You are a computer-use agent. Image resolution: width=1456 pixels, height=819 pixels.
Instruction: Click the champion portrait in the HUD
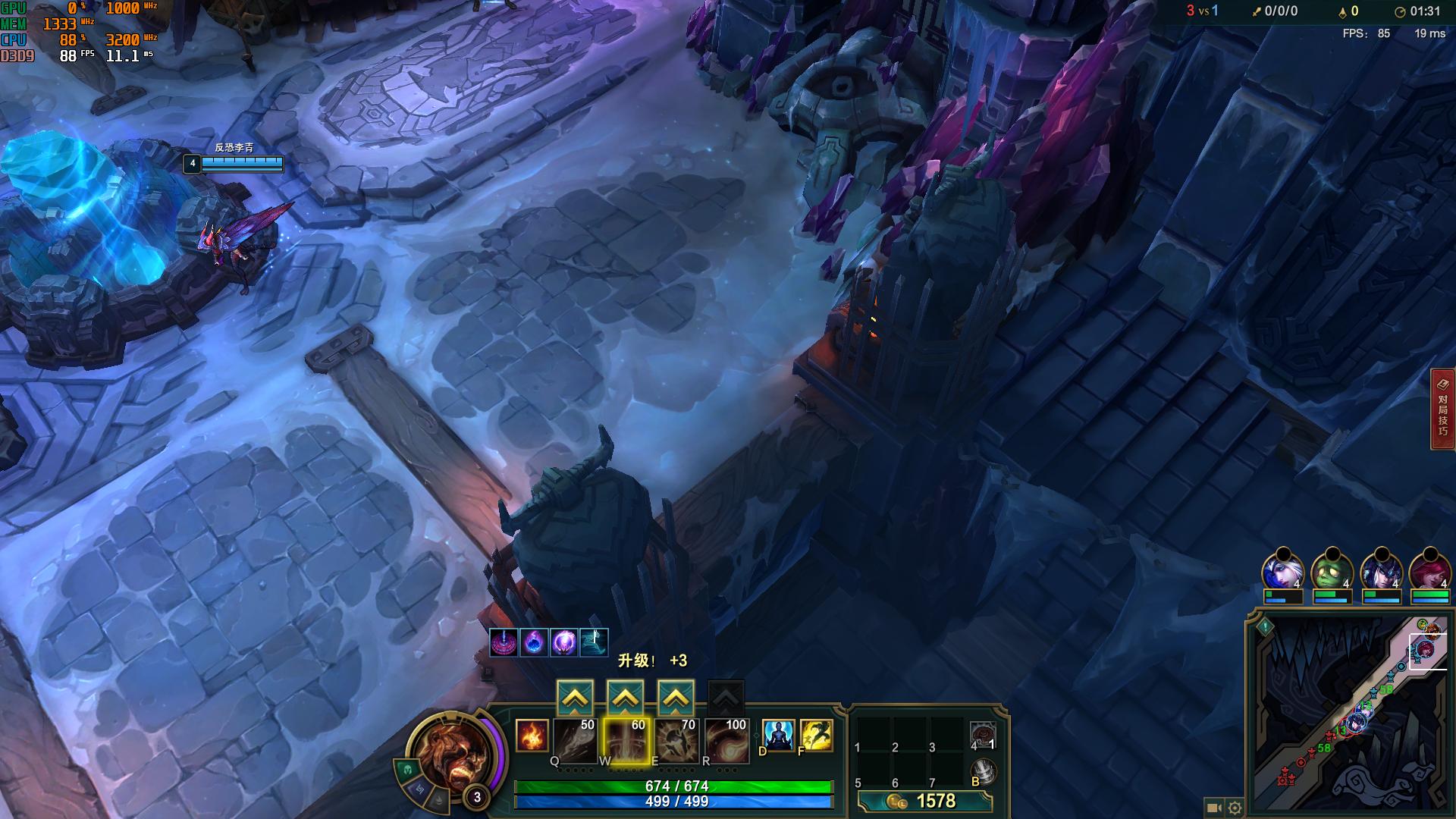click(453, 755)
